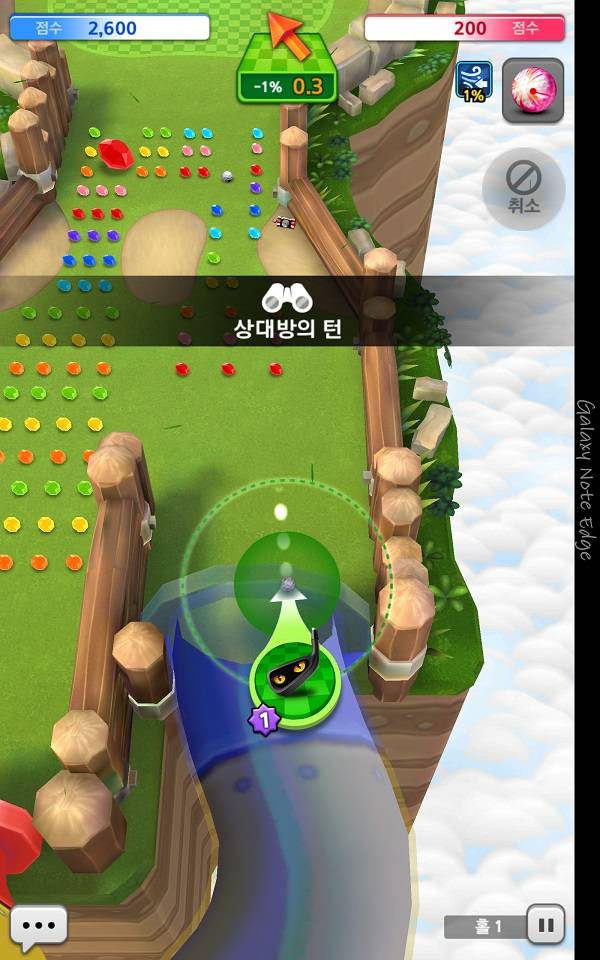This screenshot has width=600, height=960.
Task: Pause the game
Action: point(545,925)
